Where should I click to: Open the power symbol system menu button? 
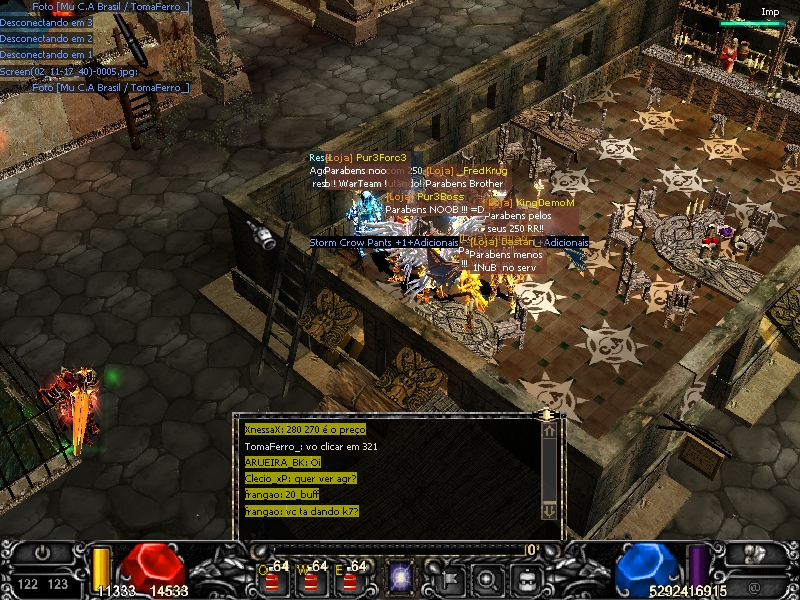click(x=43, y=551)
